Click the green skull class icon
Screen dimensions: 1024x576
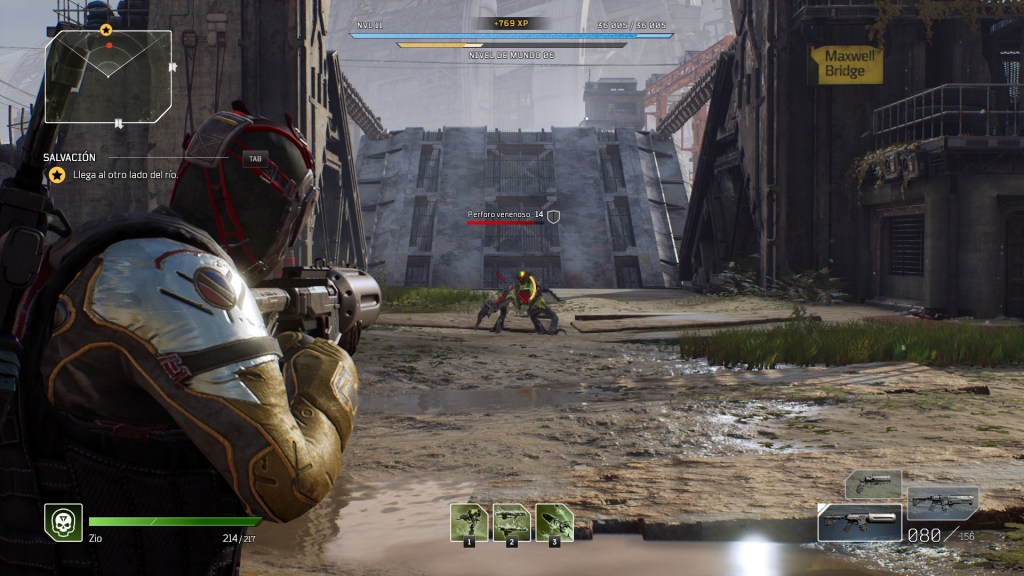[x=63, y=522]
